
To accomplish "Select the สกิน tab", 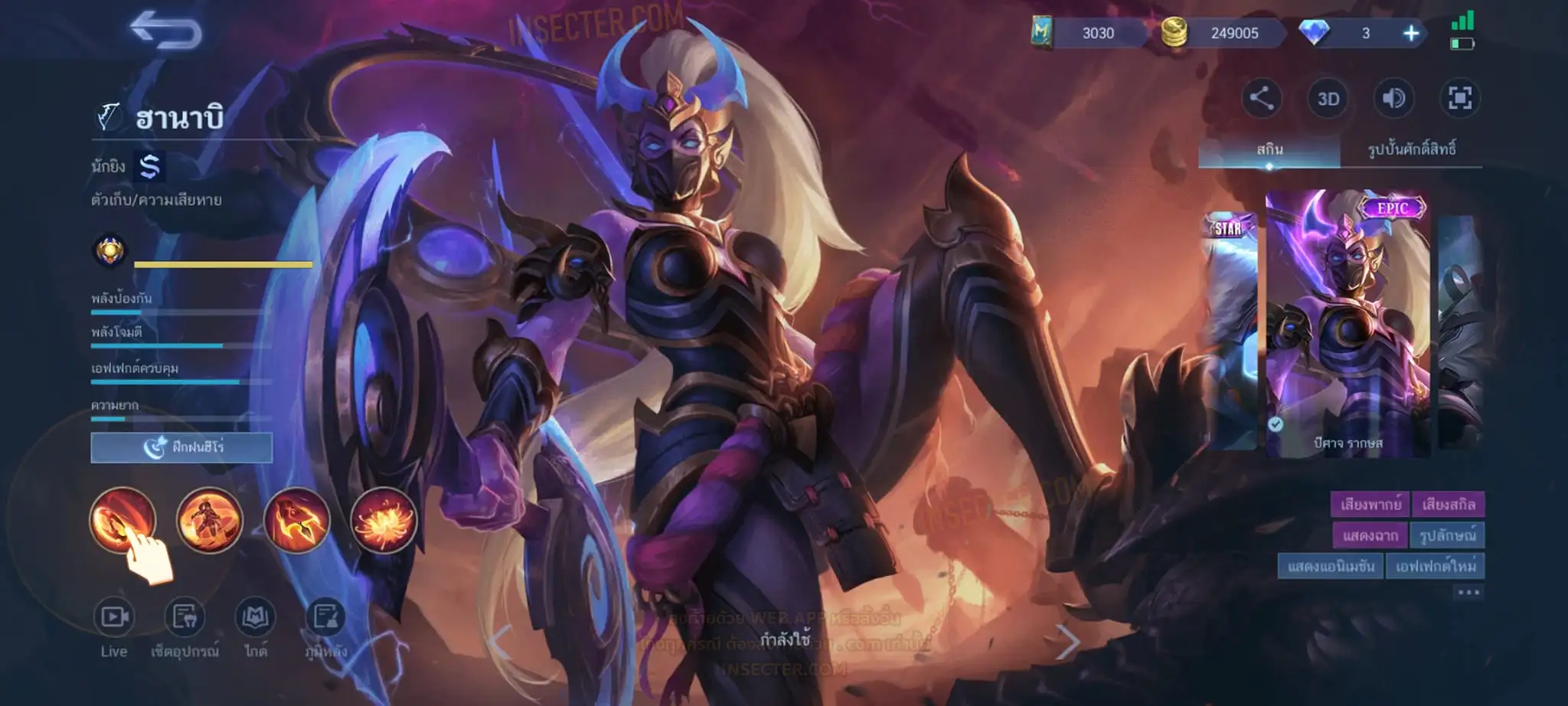I will (x=1269, y=149).
